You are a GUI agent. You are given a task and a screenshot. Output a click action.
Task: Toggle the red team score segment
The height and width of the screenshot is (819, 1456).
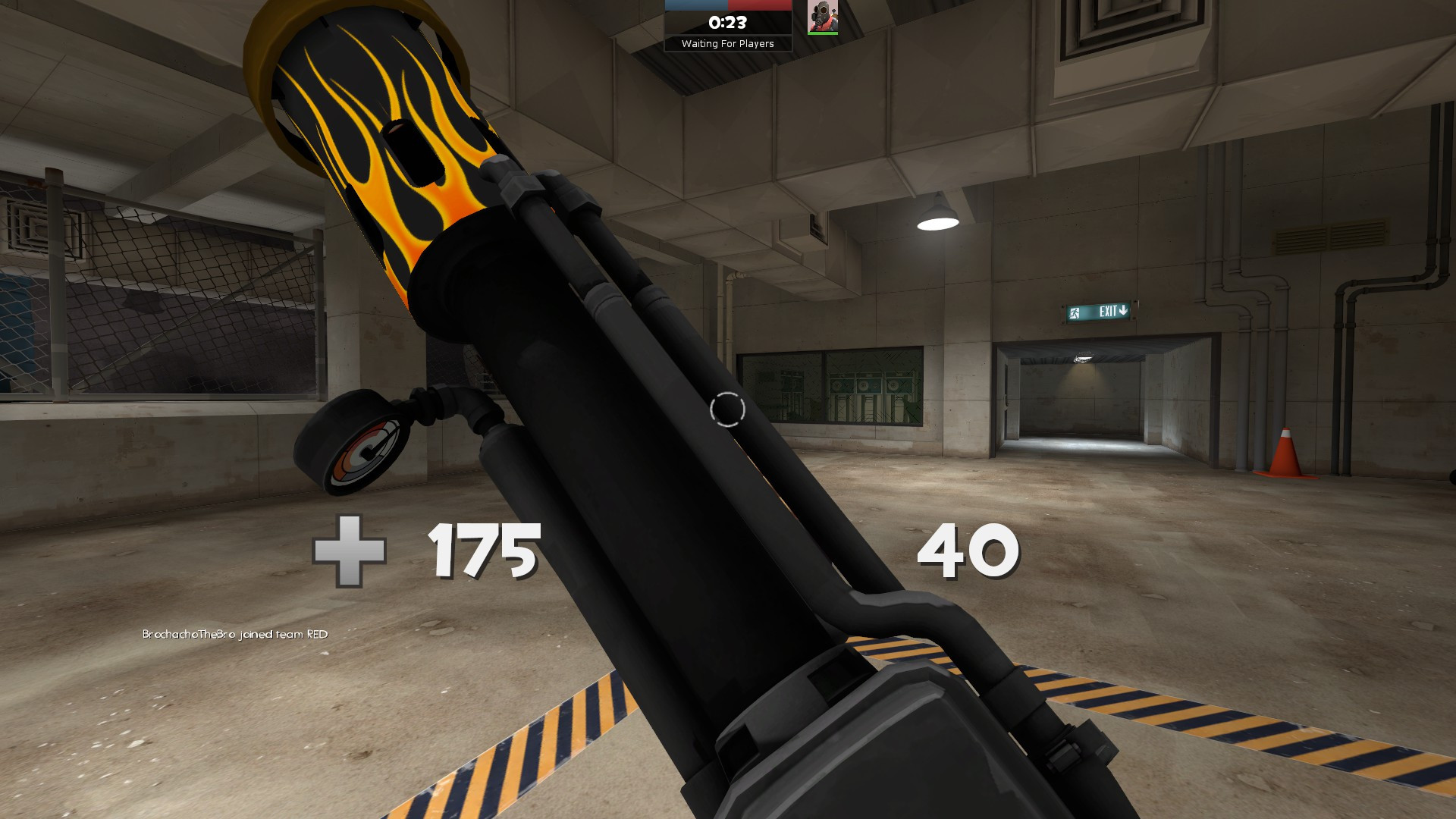click(758, 5)
